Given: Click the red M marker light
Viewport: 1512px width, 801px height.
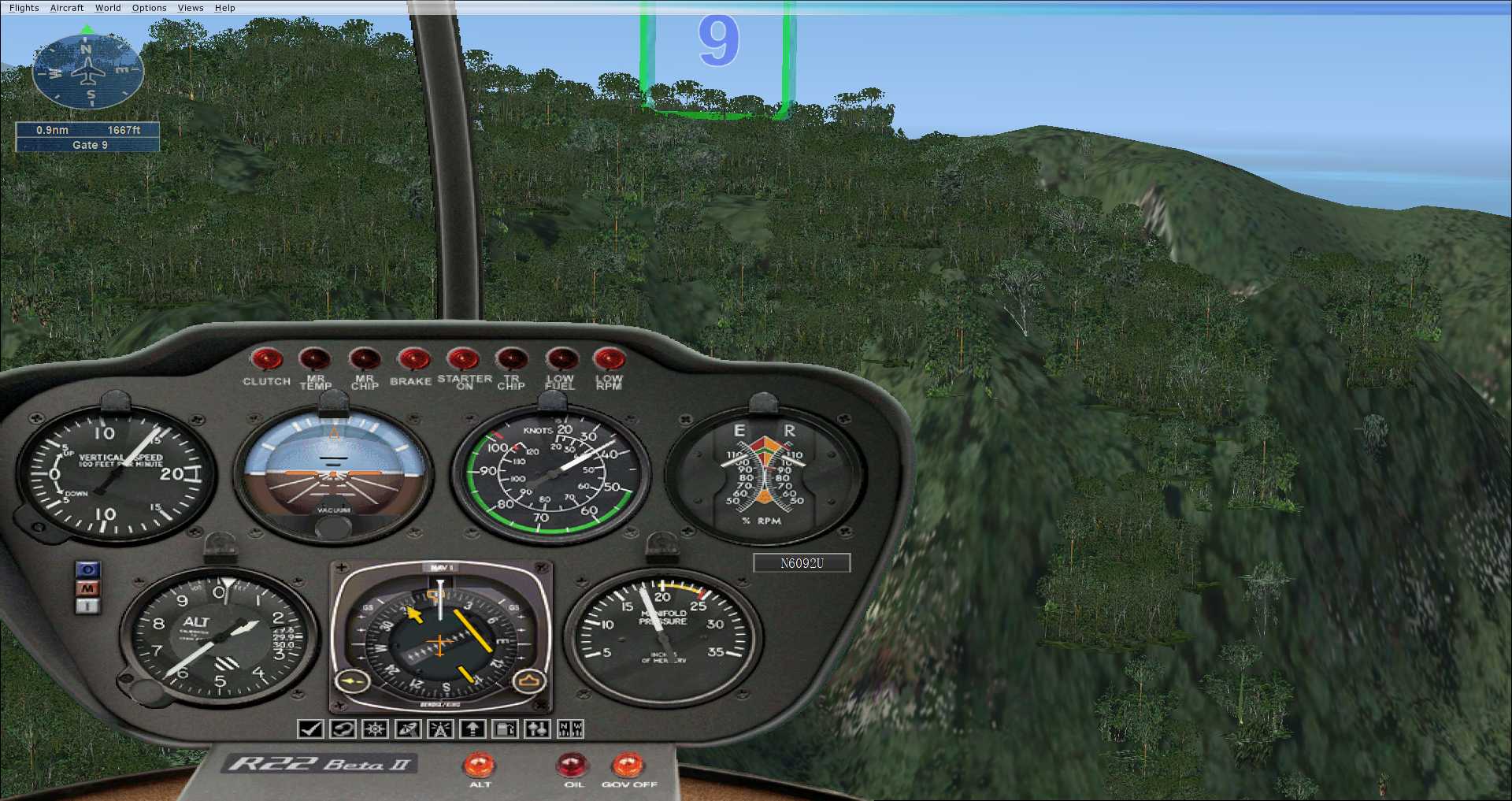Looking at the screenshot, I should point(88,588).
